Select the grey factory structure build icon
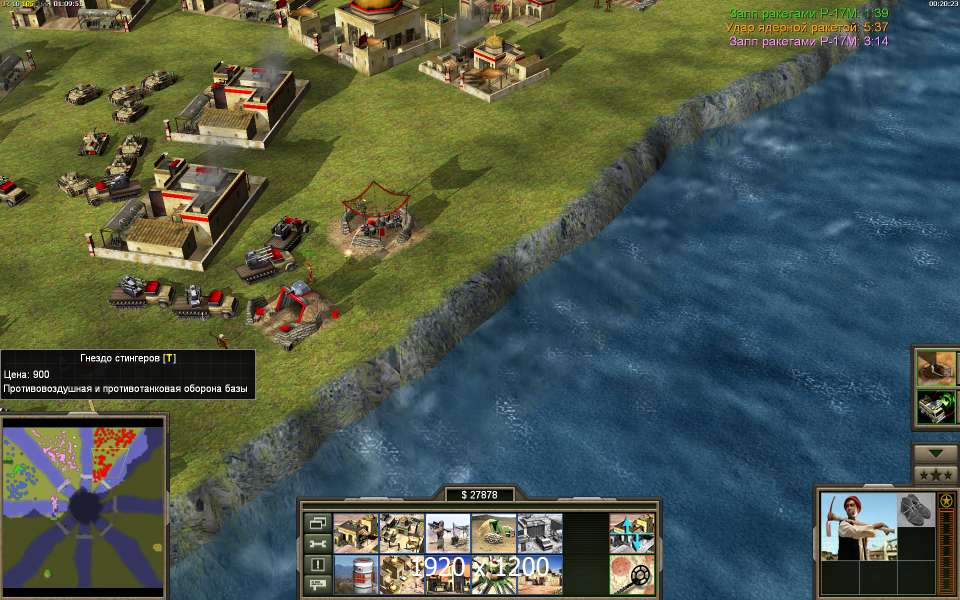Viewport: 960px width, 600px height. (539, 533)
